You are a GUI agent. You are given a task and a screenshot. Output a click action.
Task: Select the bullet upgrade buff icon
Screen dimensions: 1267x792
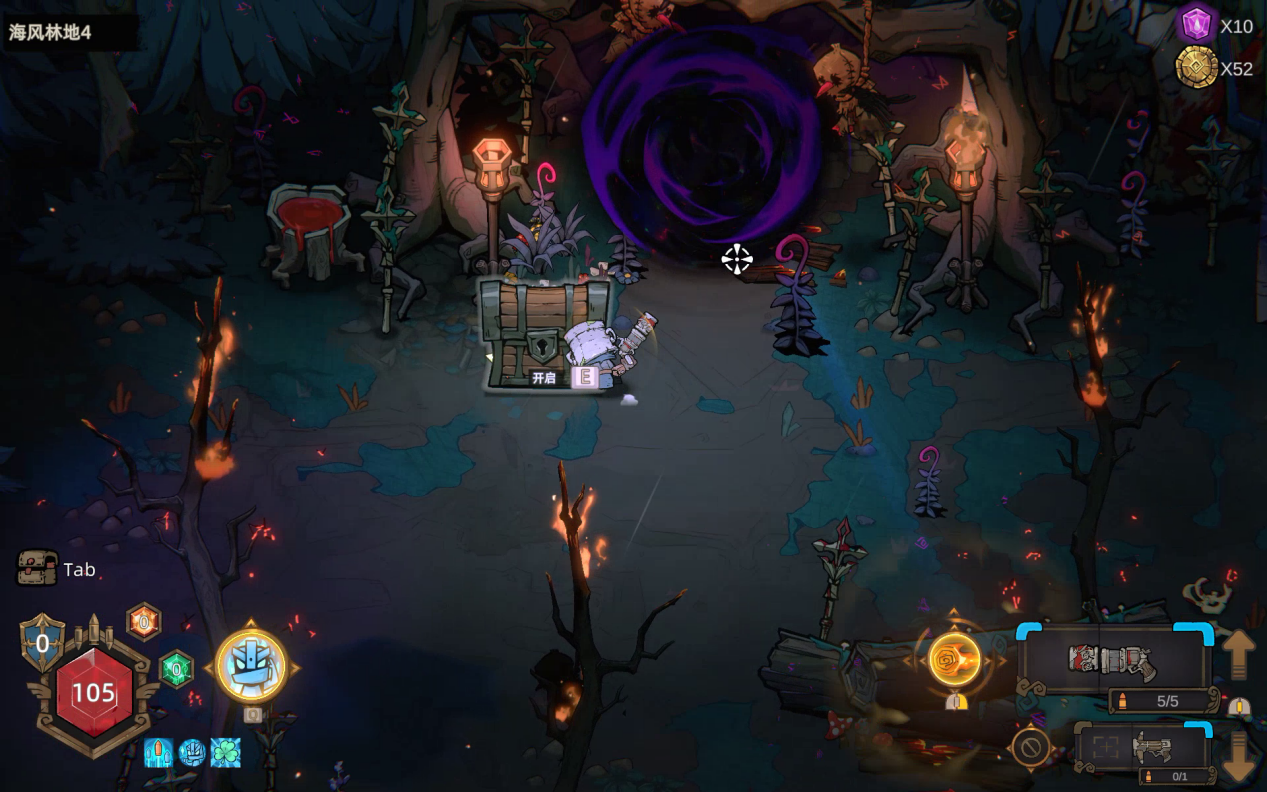(x=159, y=752)
